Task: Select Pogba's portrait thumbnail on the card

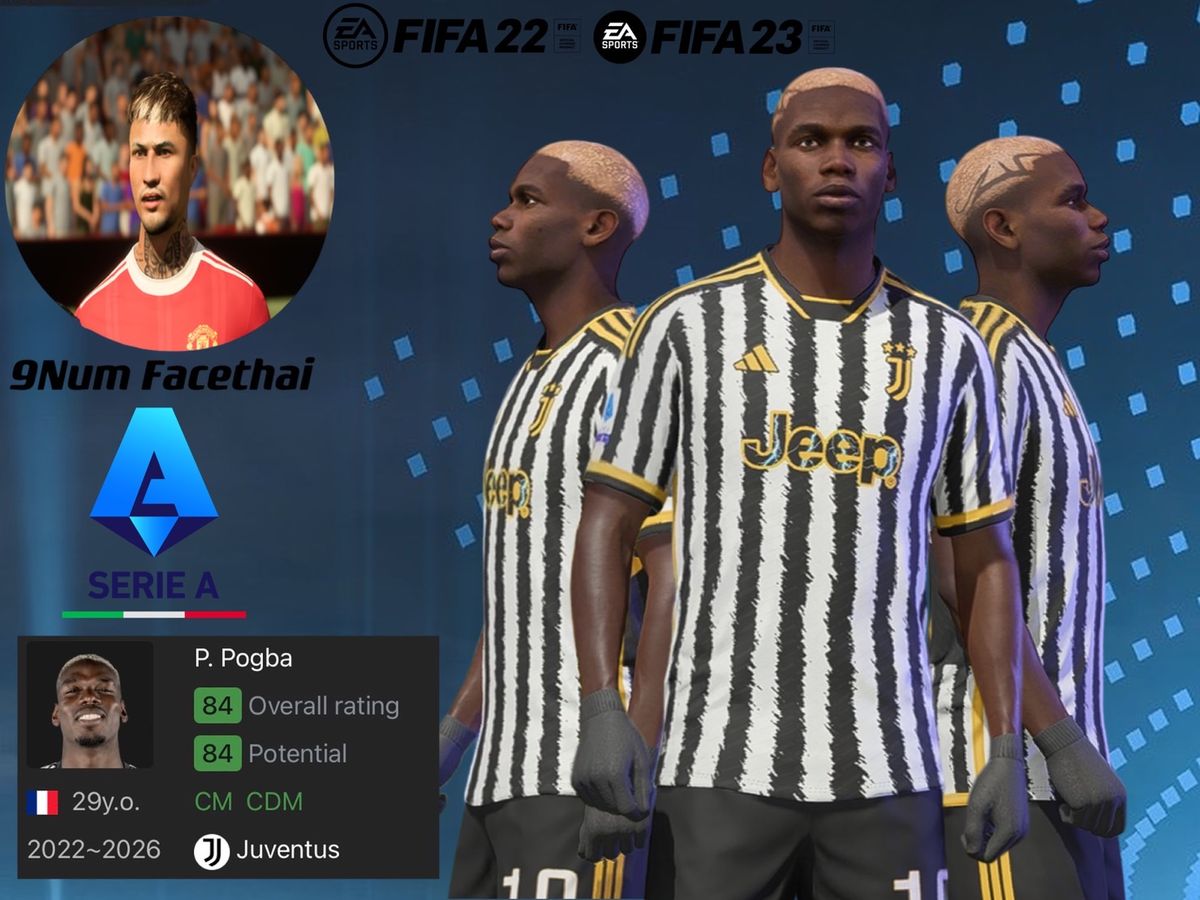Action: coord(90,705)
